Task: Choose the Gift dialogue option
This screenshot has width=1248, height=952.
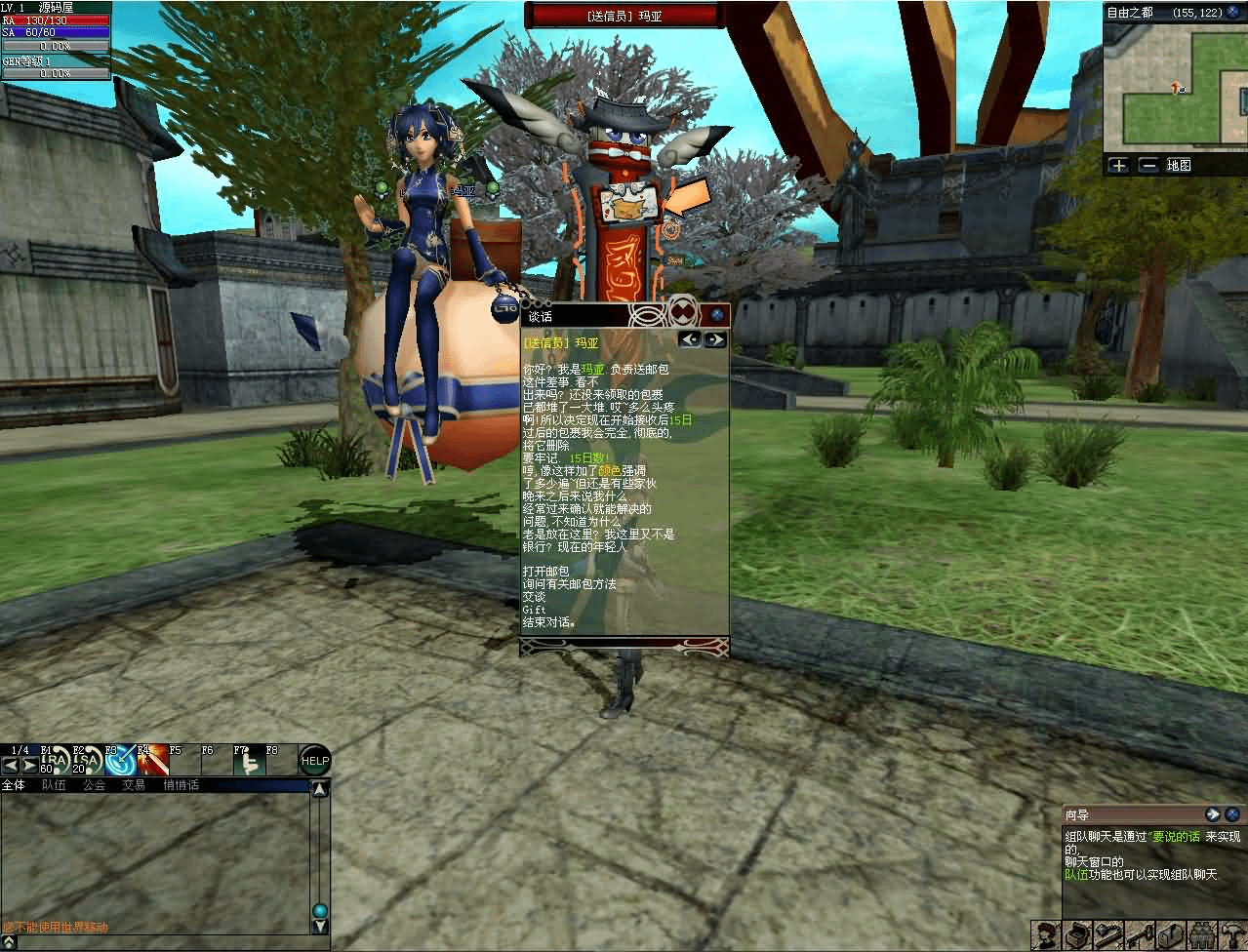Action: point(534,610)
